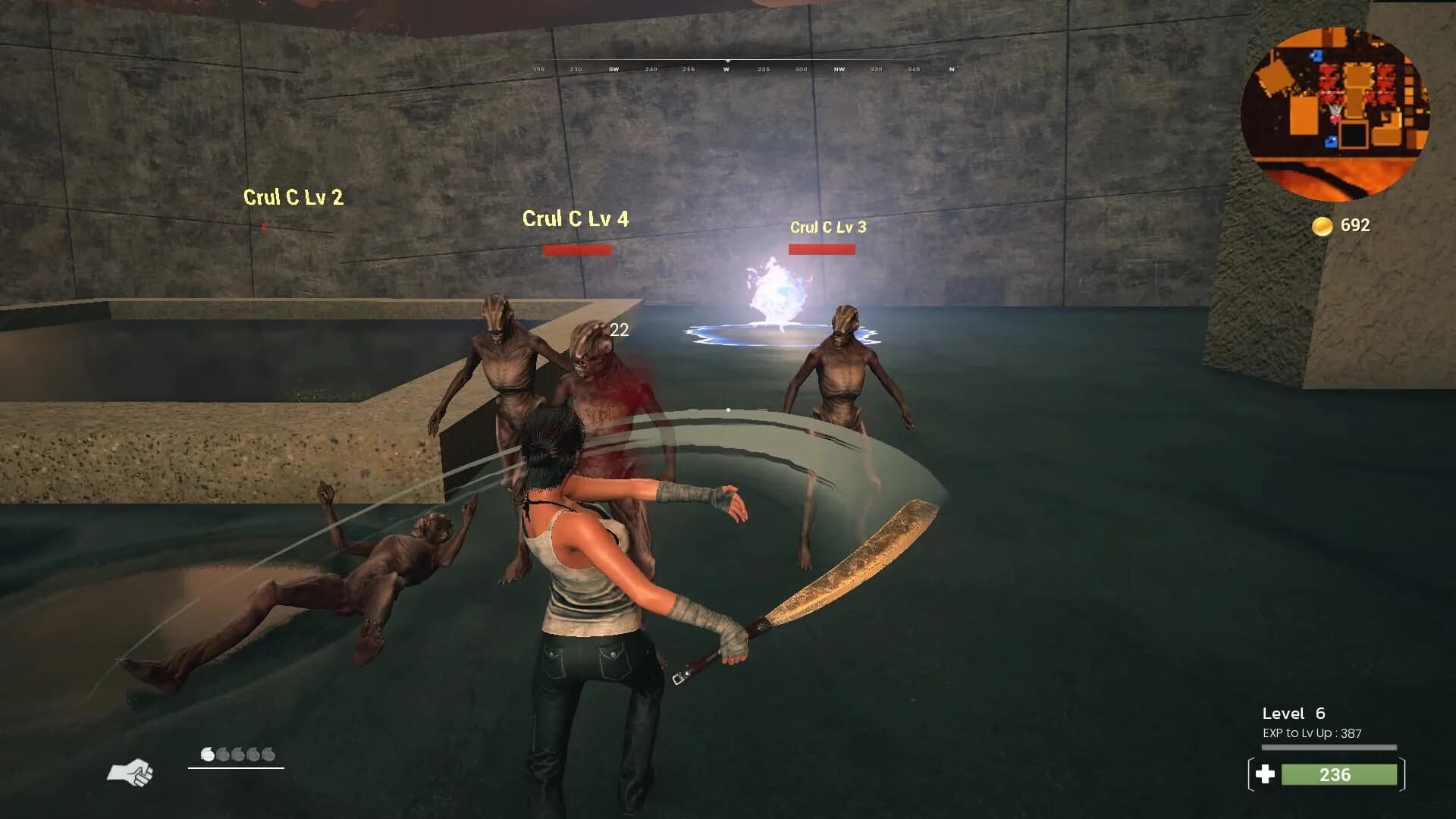Click the green 236 health bar
Image resolution: width=1456 pixels, height=819 pixels.
coord(1338,775)
